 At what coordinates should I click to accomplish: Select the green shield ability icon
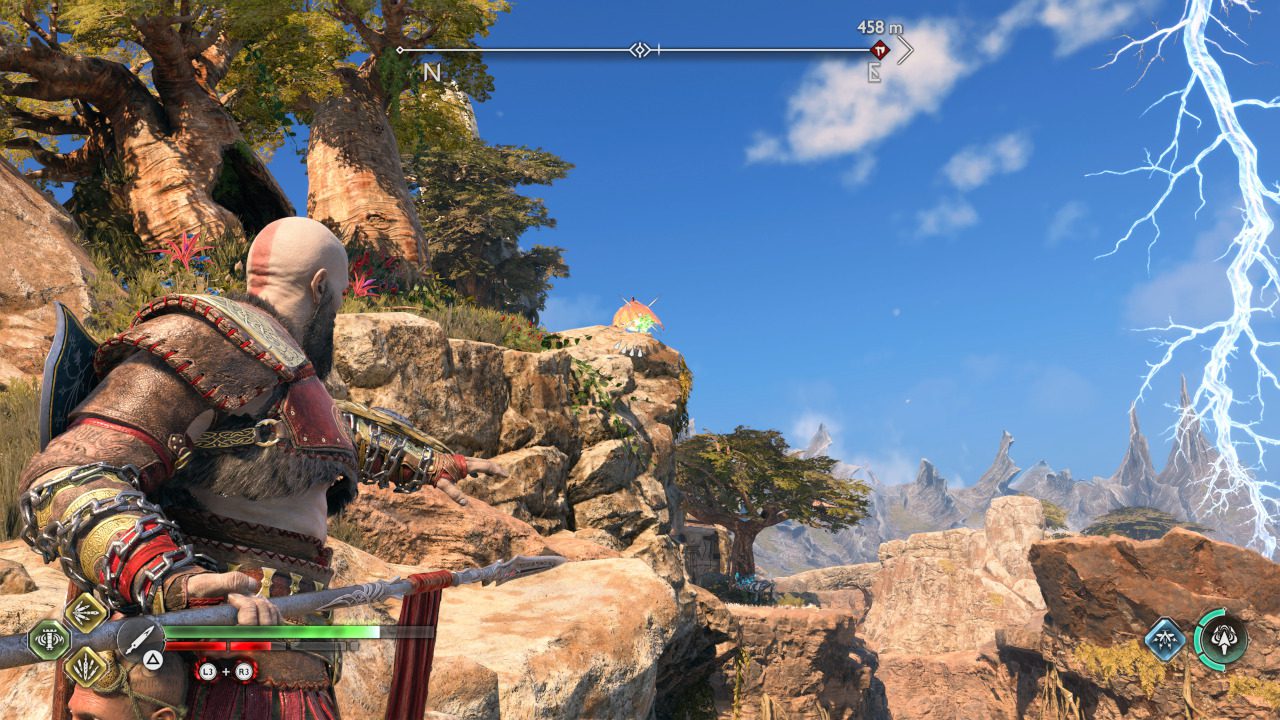pyautogui.click(x=48, y=640)
